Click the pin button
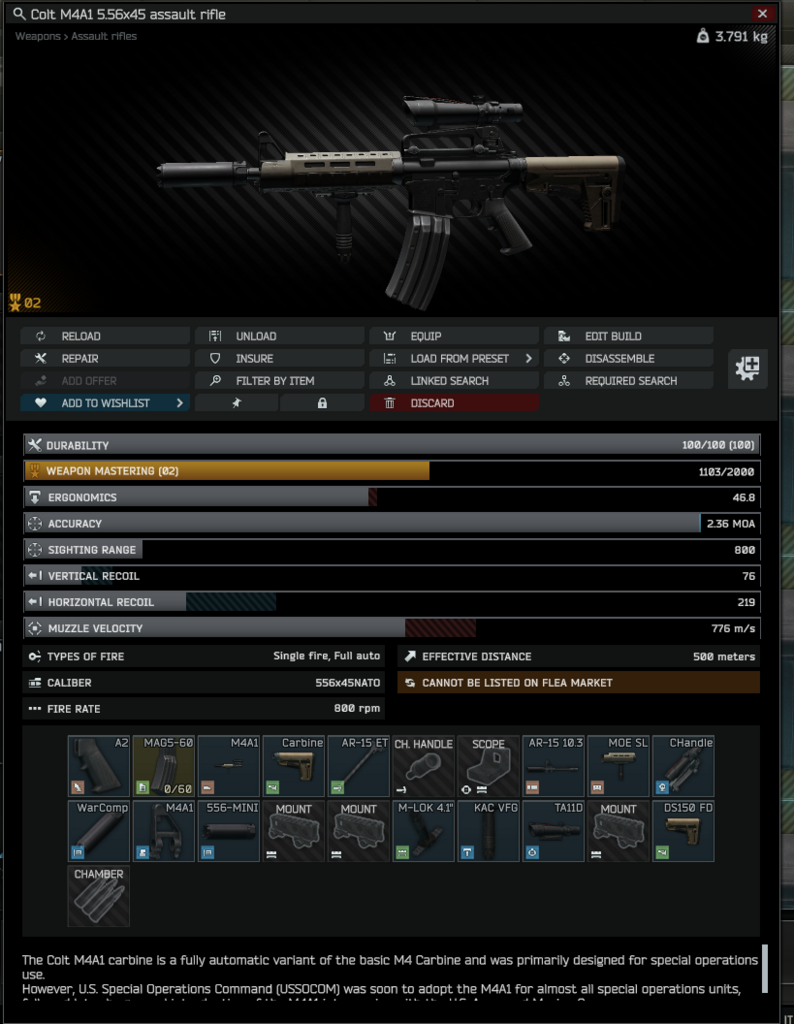The width and height of the screenshot is (794, 1024). pos(236,403)
